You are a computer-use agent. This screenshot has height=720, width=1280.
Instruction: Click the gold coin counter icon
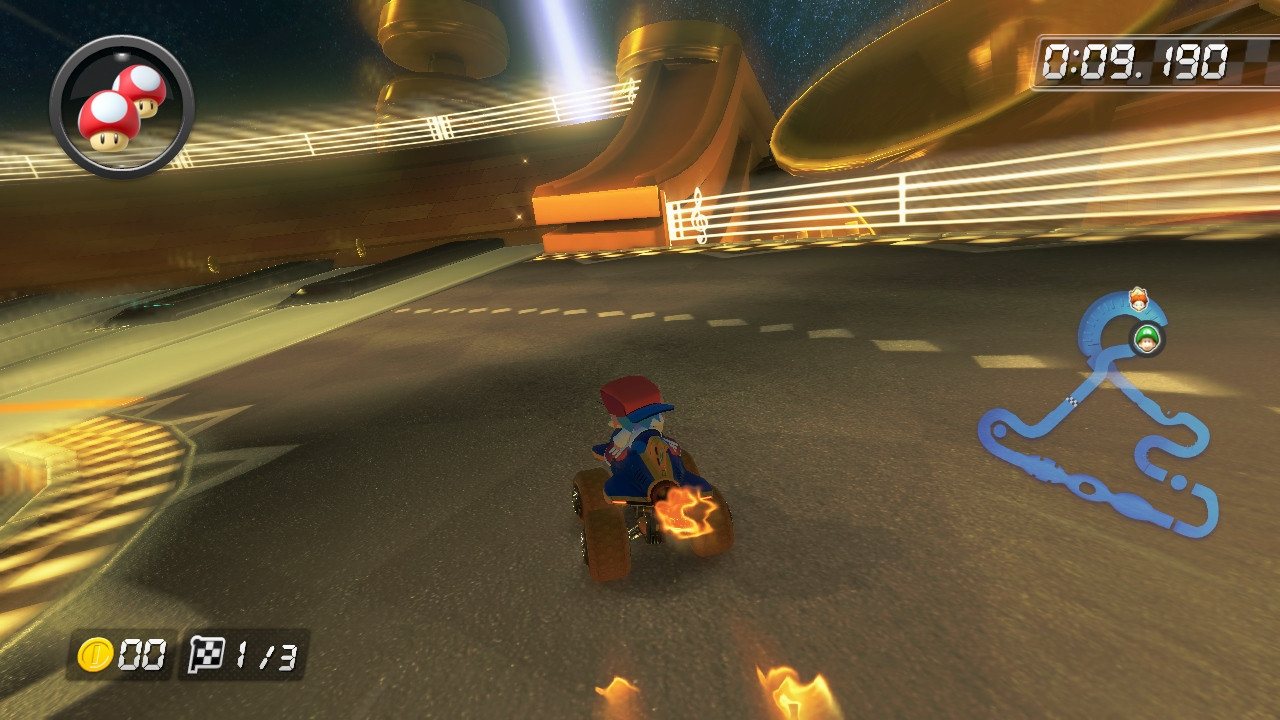coord(93,654)
